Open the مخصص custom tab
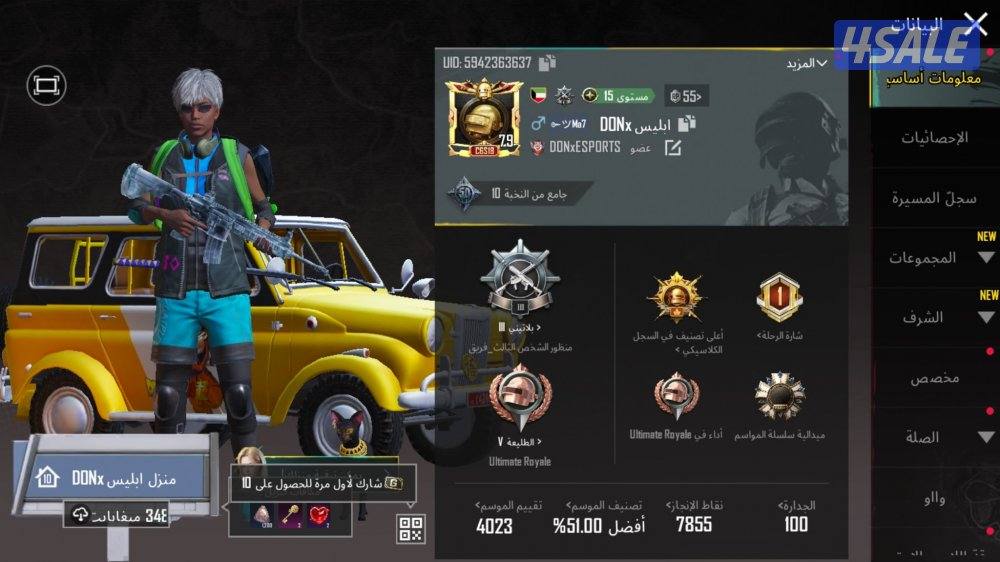This screenshot has height=562, width=1000. (934, 378)
